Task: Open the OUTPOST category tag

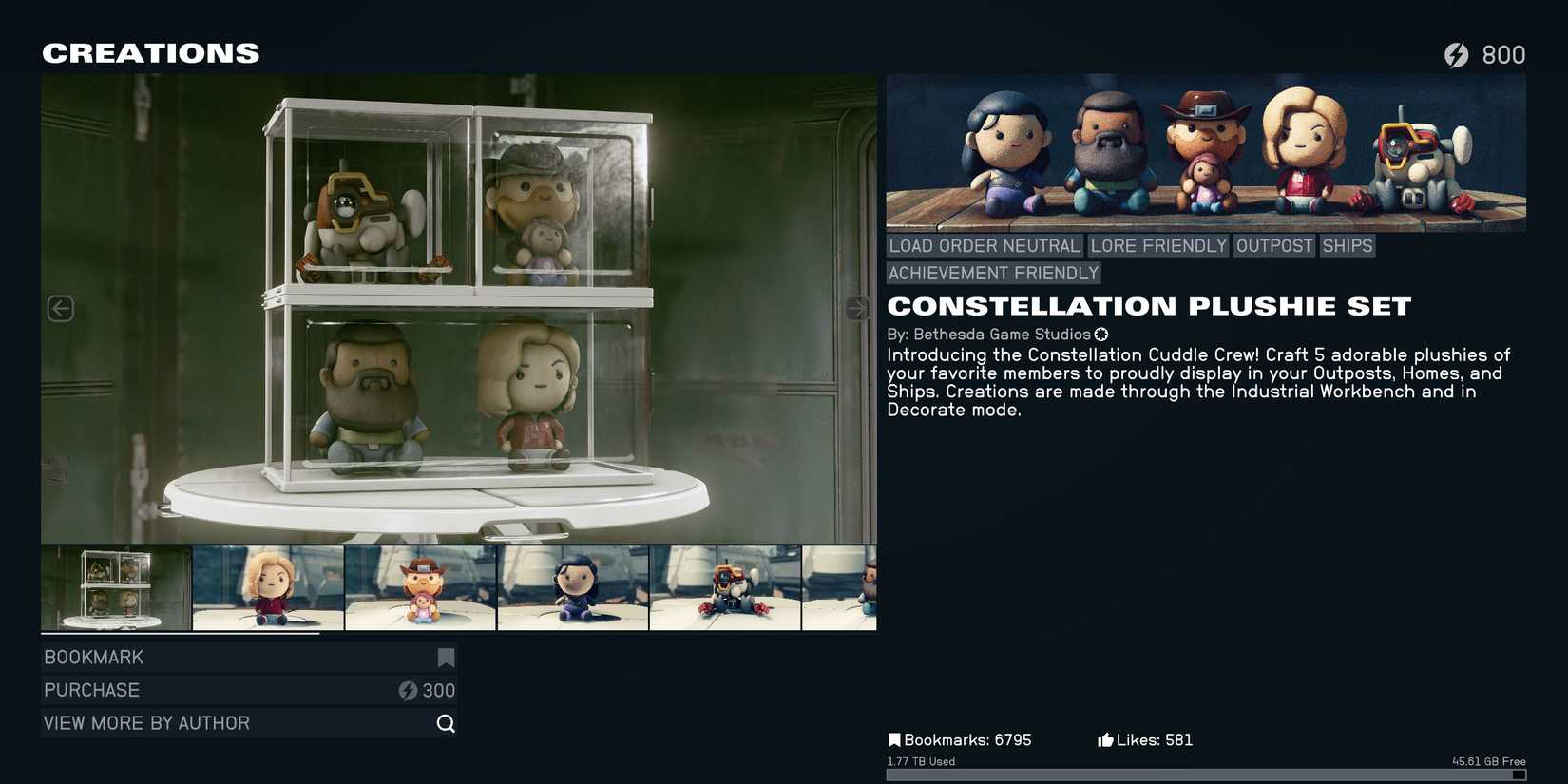Action: [1273, 245]
